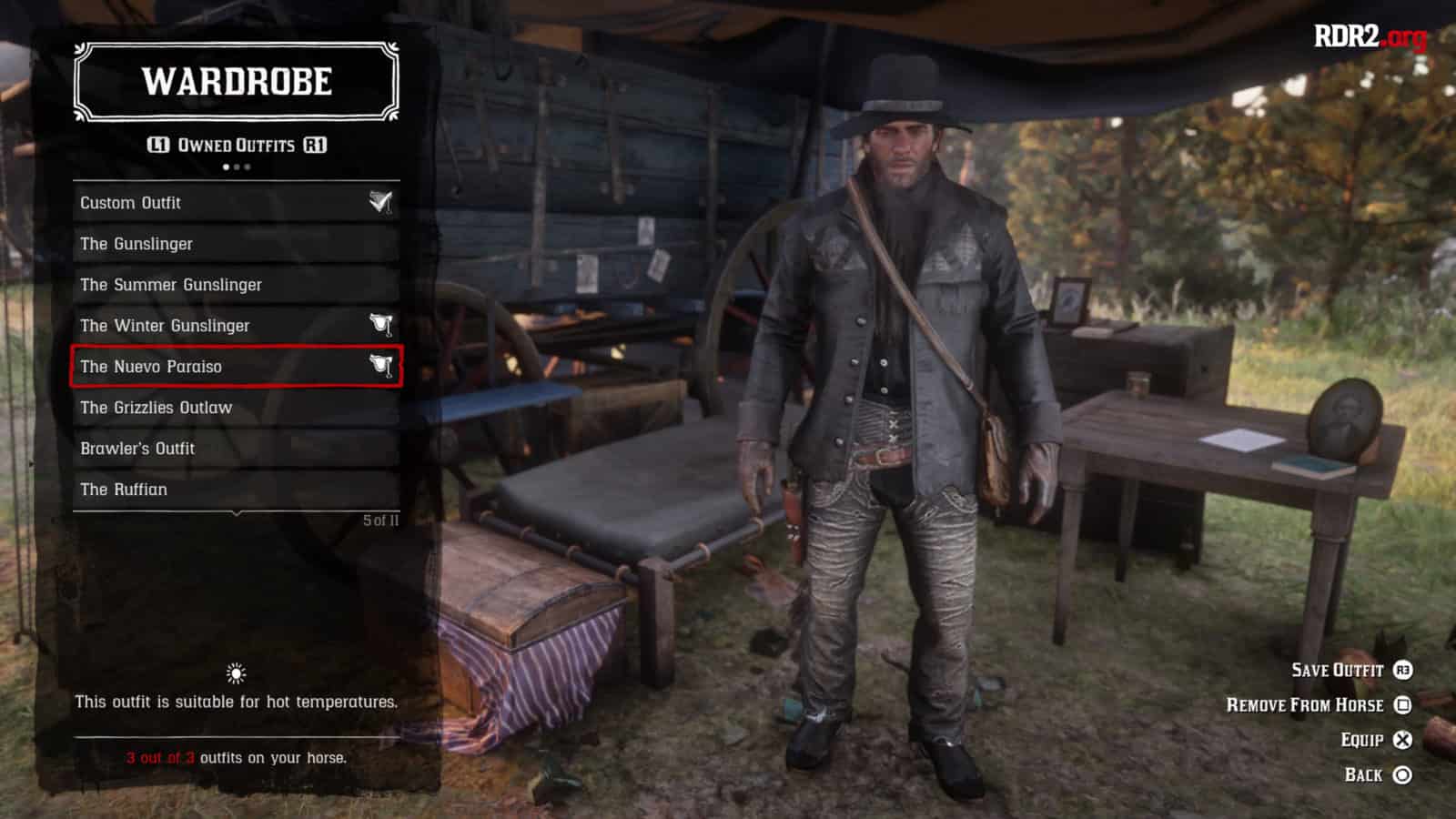1456x819 pixels.
Task: Select The Gunslinger outfit
Action: [x=136, y=243]
